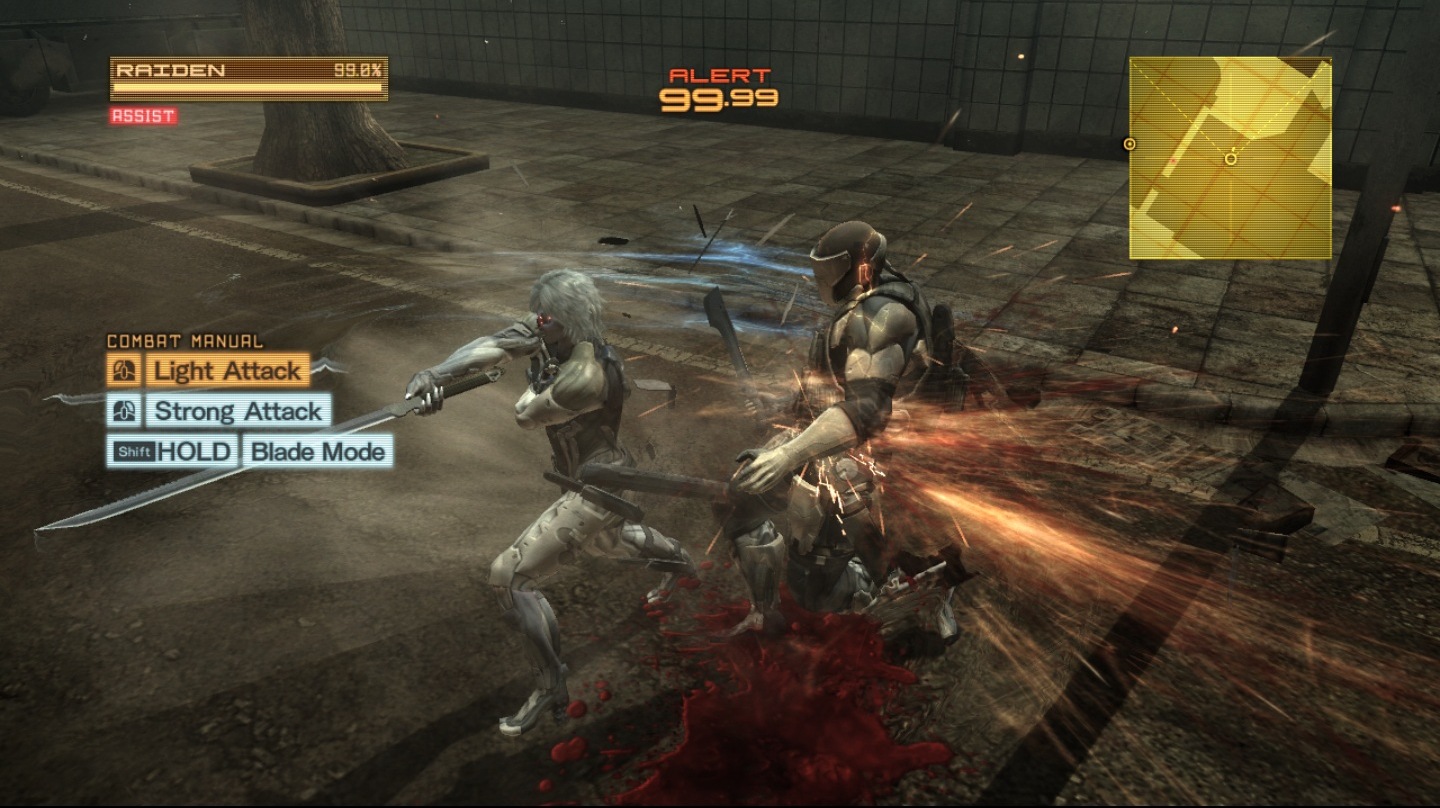Click the red ASSIST indicator
This screenshot has height=808, width=1440.
coord(143,116)
